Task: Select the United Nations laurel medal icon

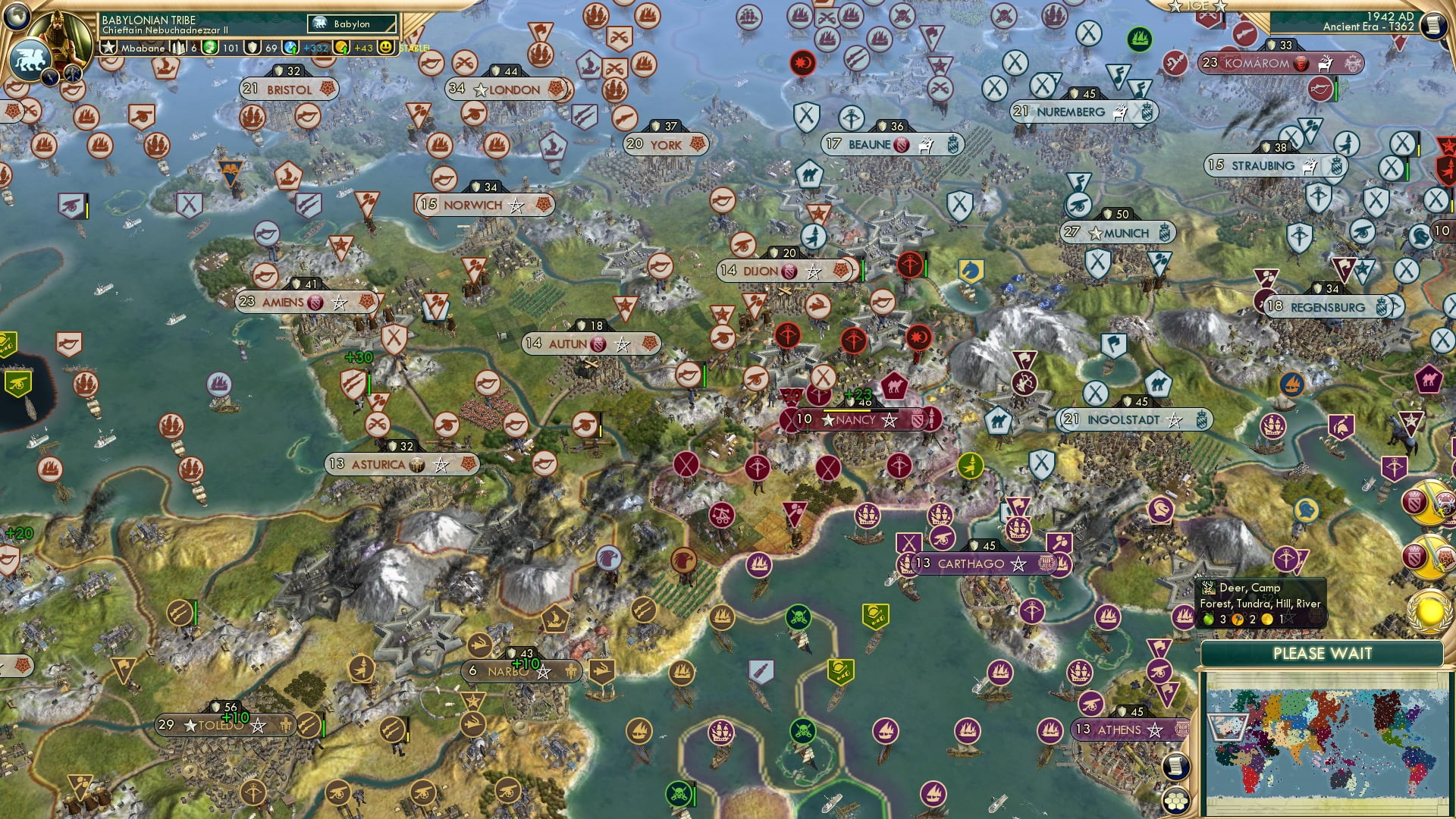Action: (1429, 612)
